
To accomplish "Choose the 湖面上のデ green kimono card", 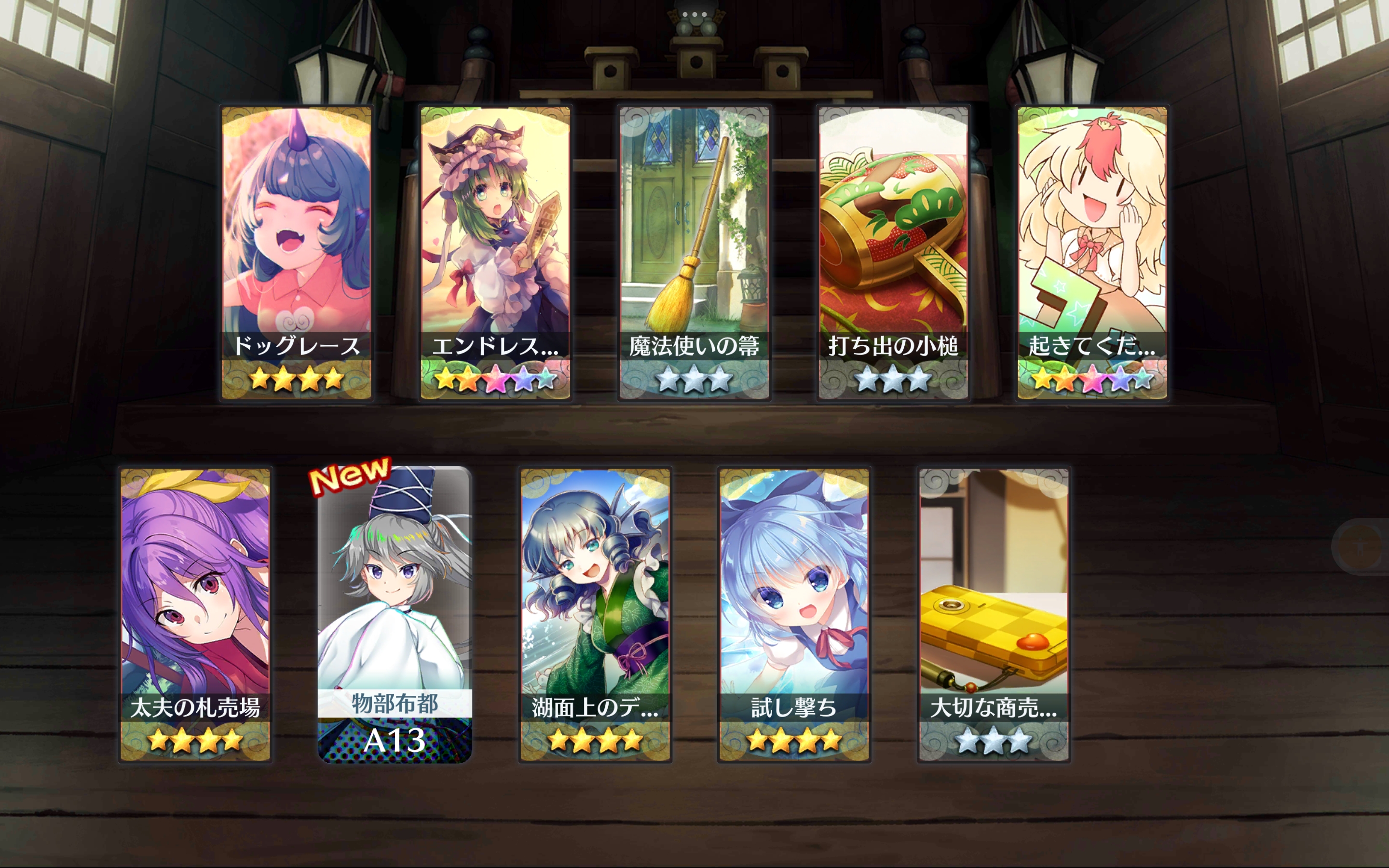I will pos(595,614).
